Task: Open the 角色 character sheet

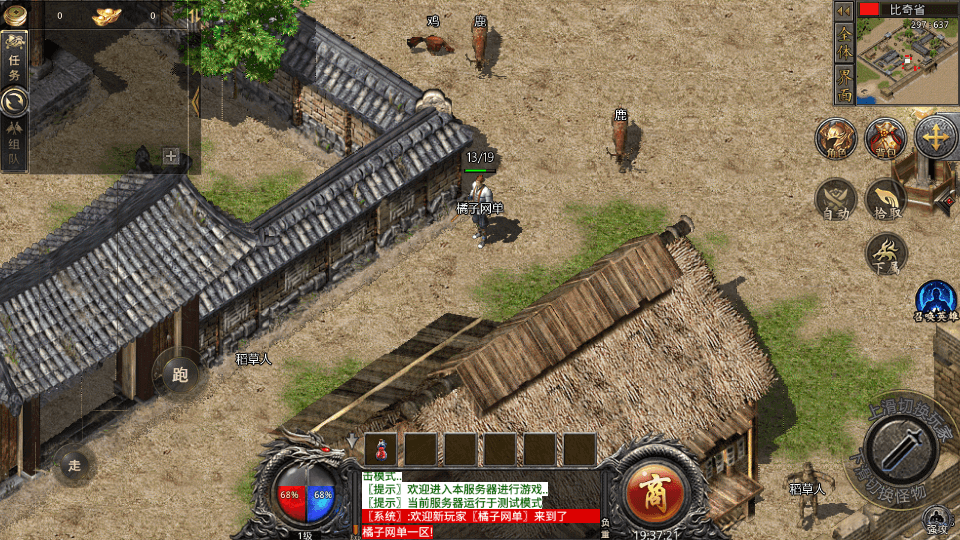Action: coord(835,138)
